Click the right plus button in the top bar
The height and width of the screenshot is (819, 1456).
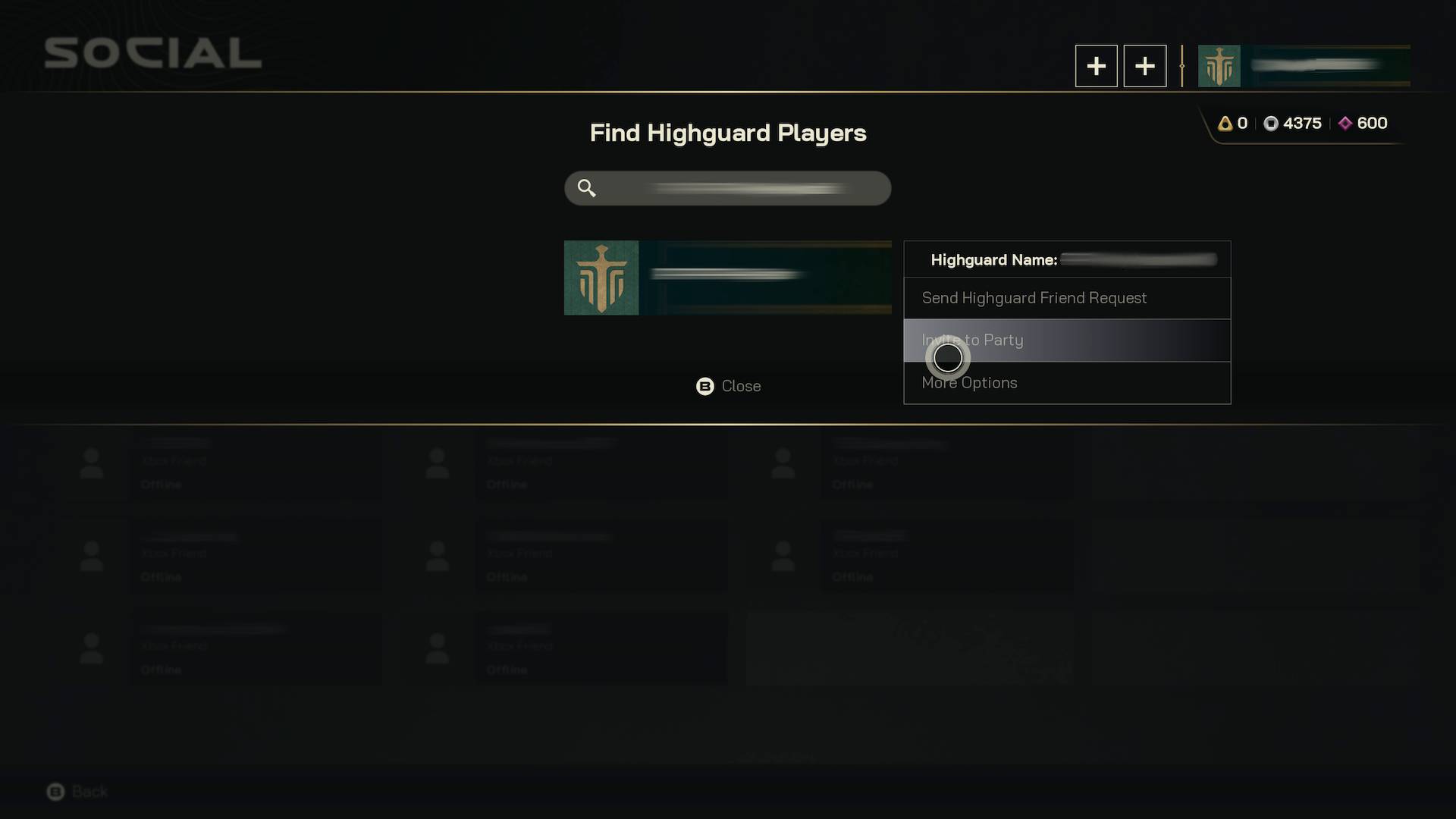1144,66
